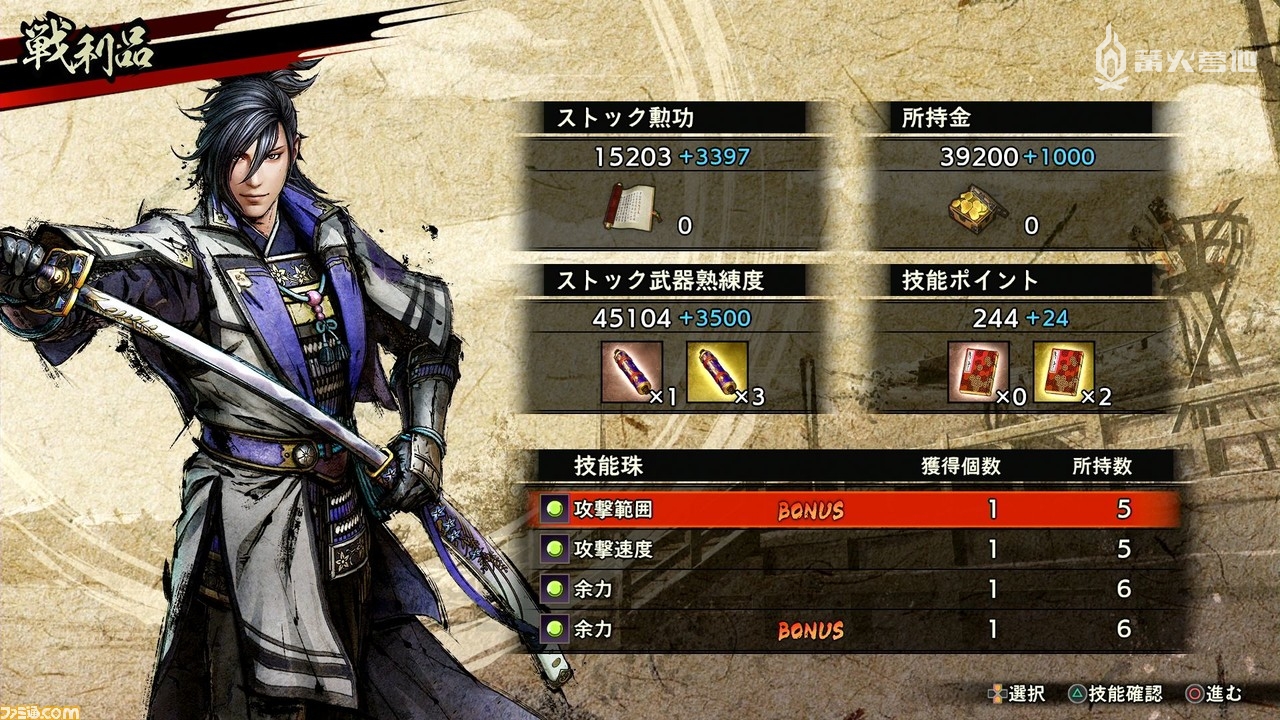The width and height of the screenshot is (1280, 720).
Task: Click the scroll icon under ストック勲功
Action: [x=634, y=209]
